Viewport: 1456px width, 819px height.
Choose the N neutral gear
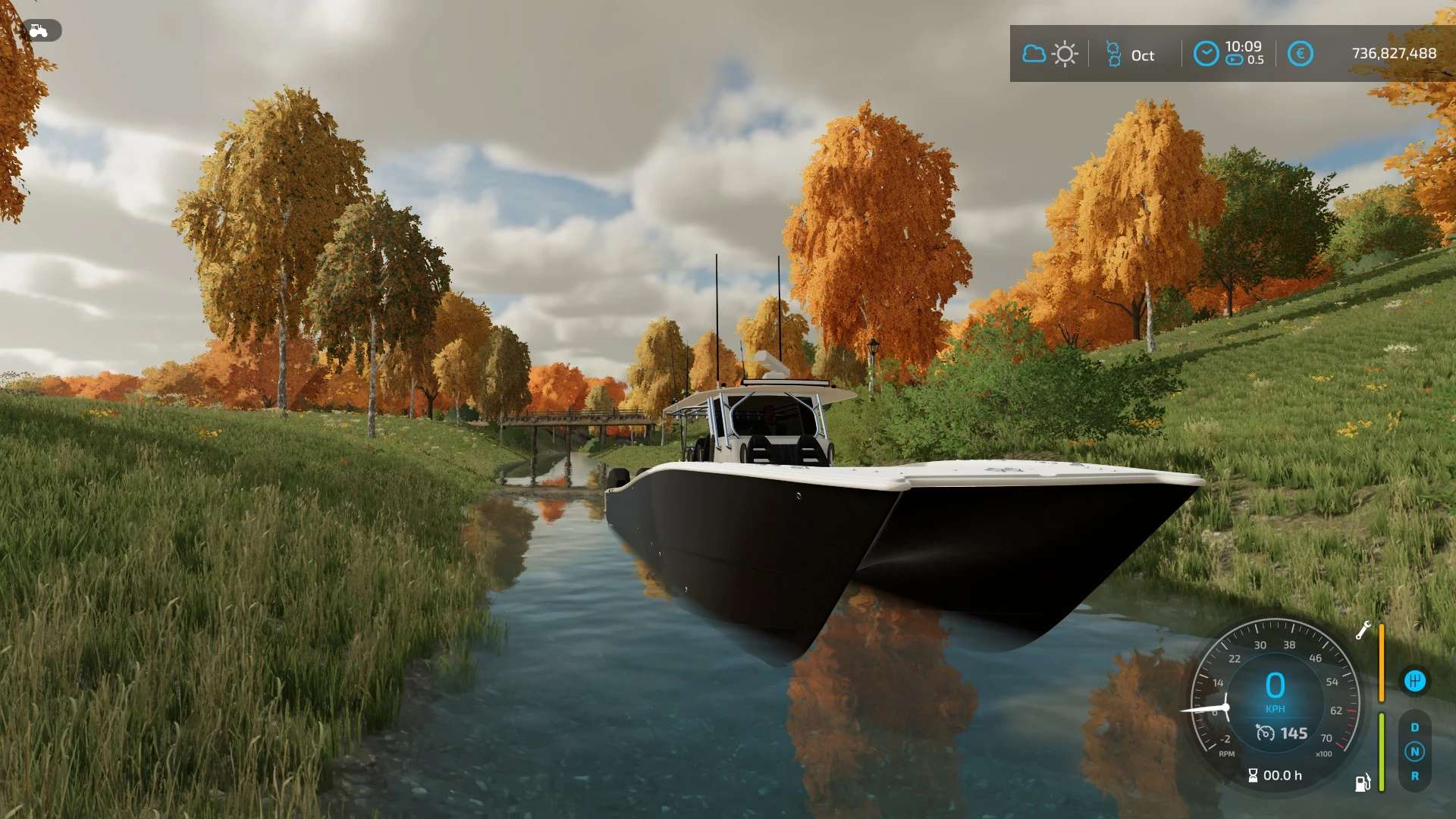(1414, 752)
